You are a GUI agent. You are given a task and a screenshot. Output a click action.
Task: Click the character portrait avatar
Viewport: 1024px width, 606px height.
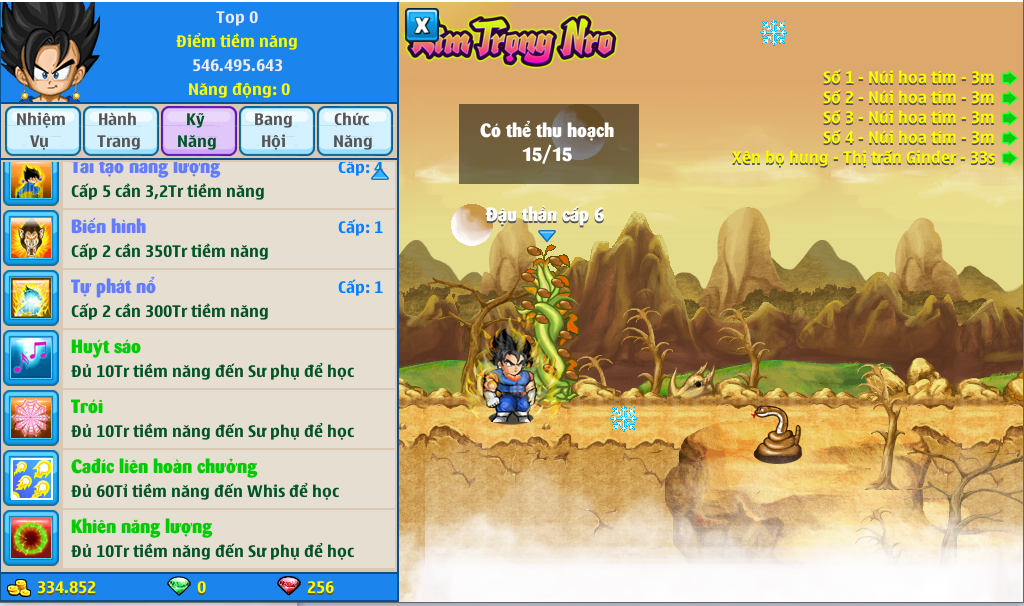coord(48,52)
